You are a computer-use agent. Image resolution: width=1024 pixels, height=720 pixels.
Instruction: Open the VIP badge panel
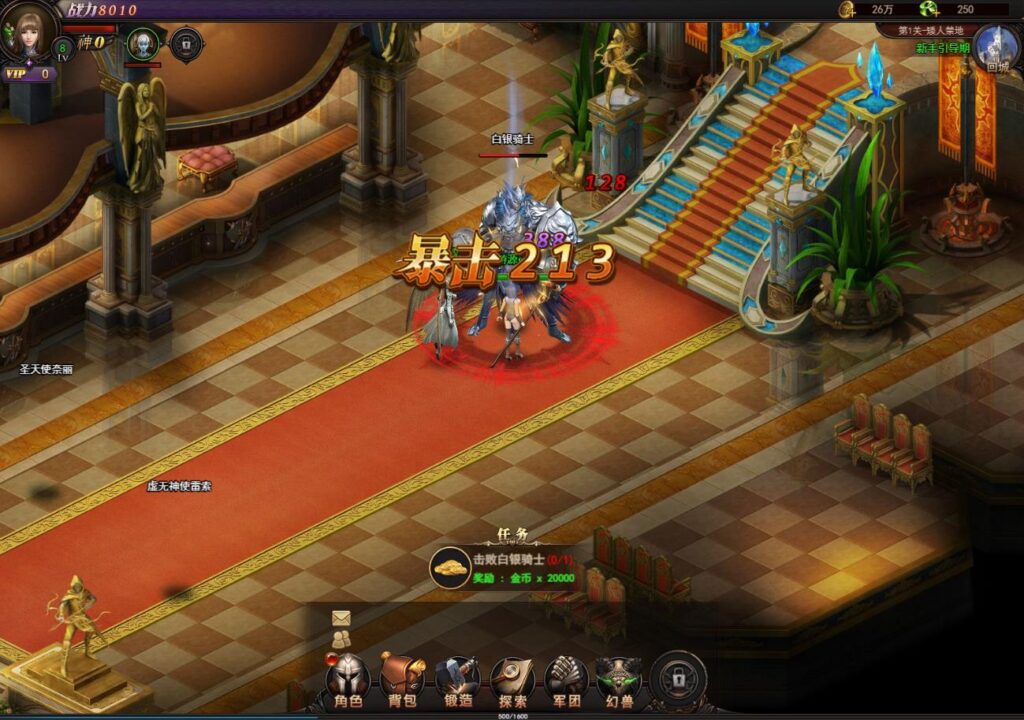(28, 74)
